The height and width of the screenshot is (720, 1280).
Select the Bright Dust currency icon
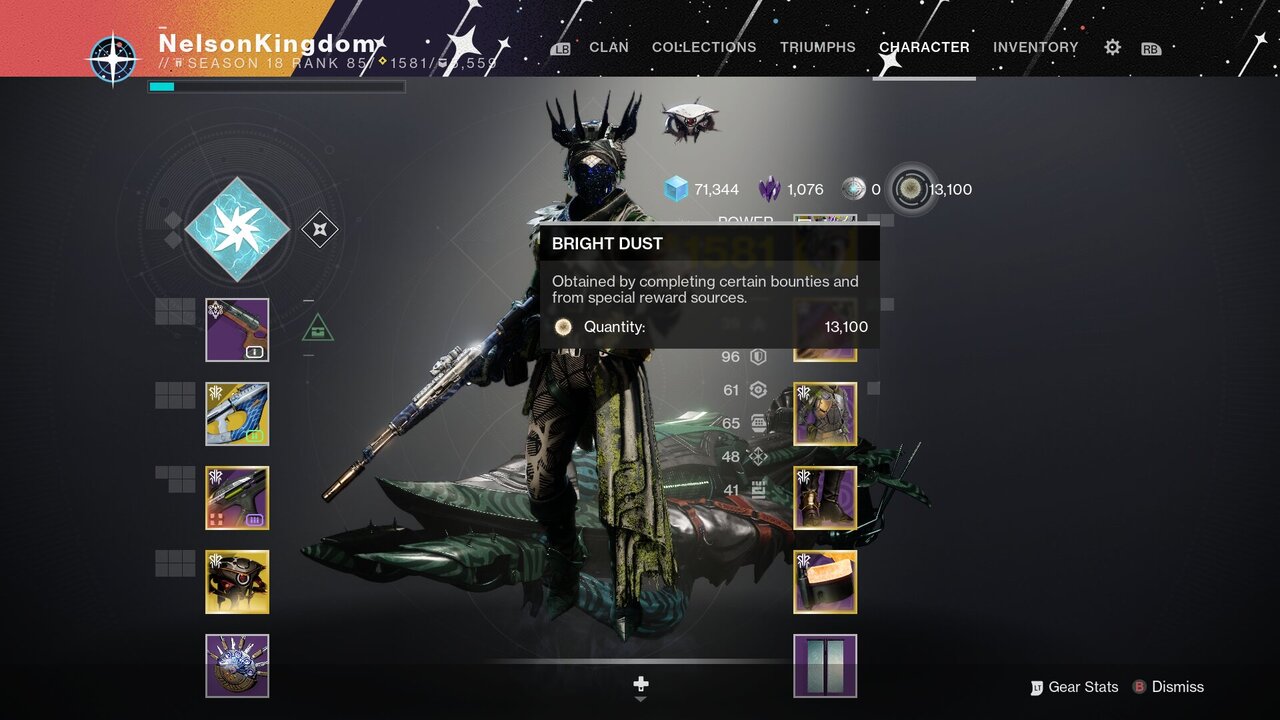click(x=911, y=189)
